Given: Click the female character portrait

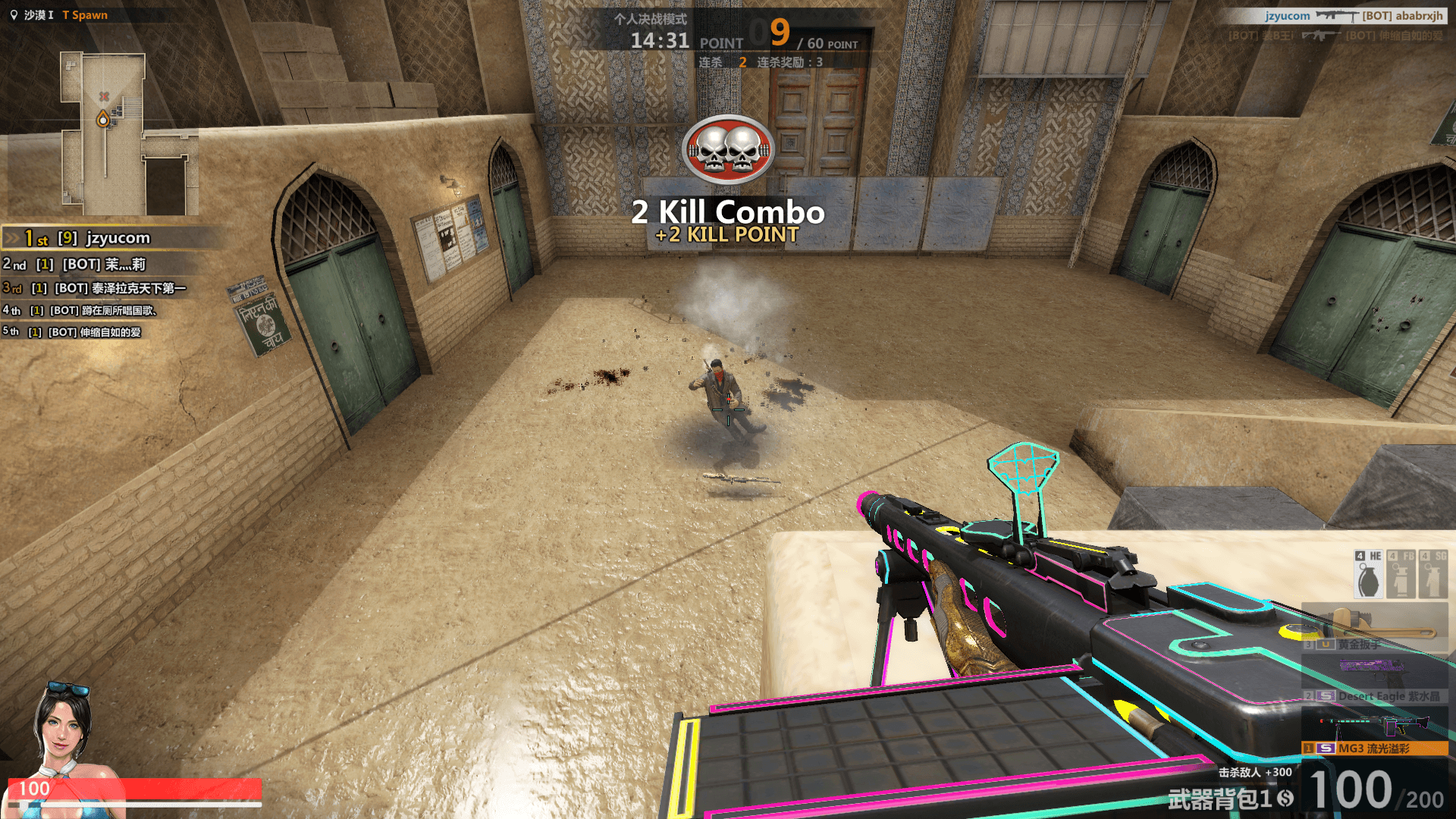Looking at the screenshot, I should pos(64,728).
